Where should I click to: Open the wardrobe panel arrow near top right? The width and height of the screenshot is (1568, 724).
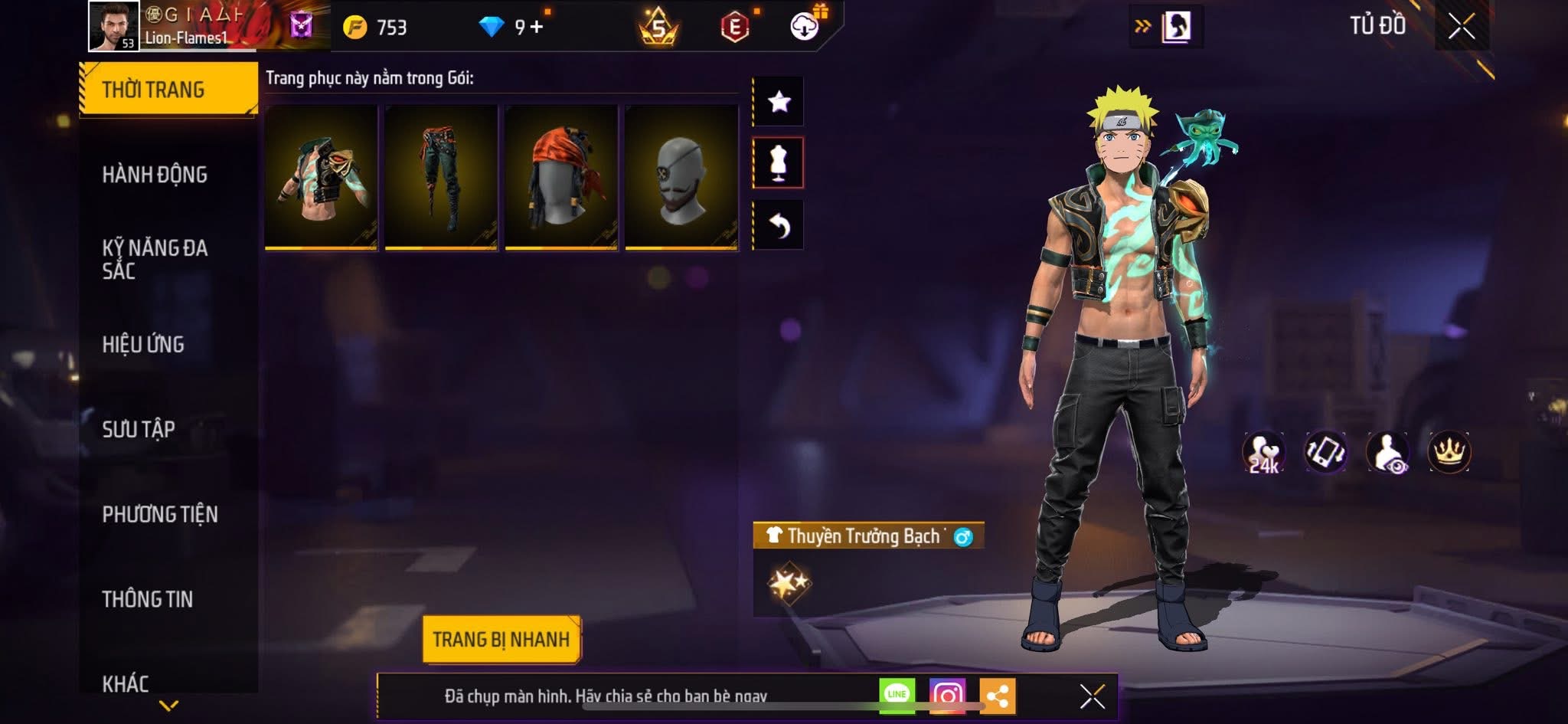(1142, 25)
